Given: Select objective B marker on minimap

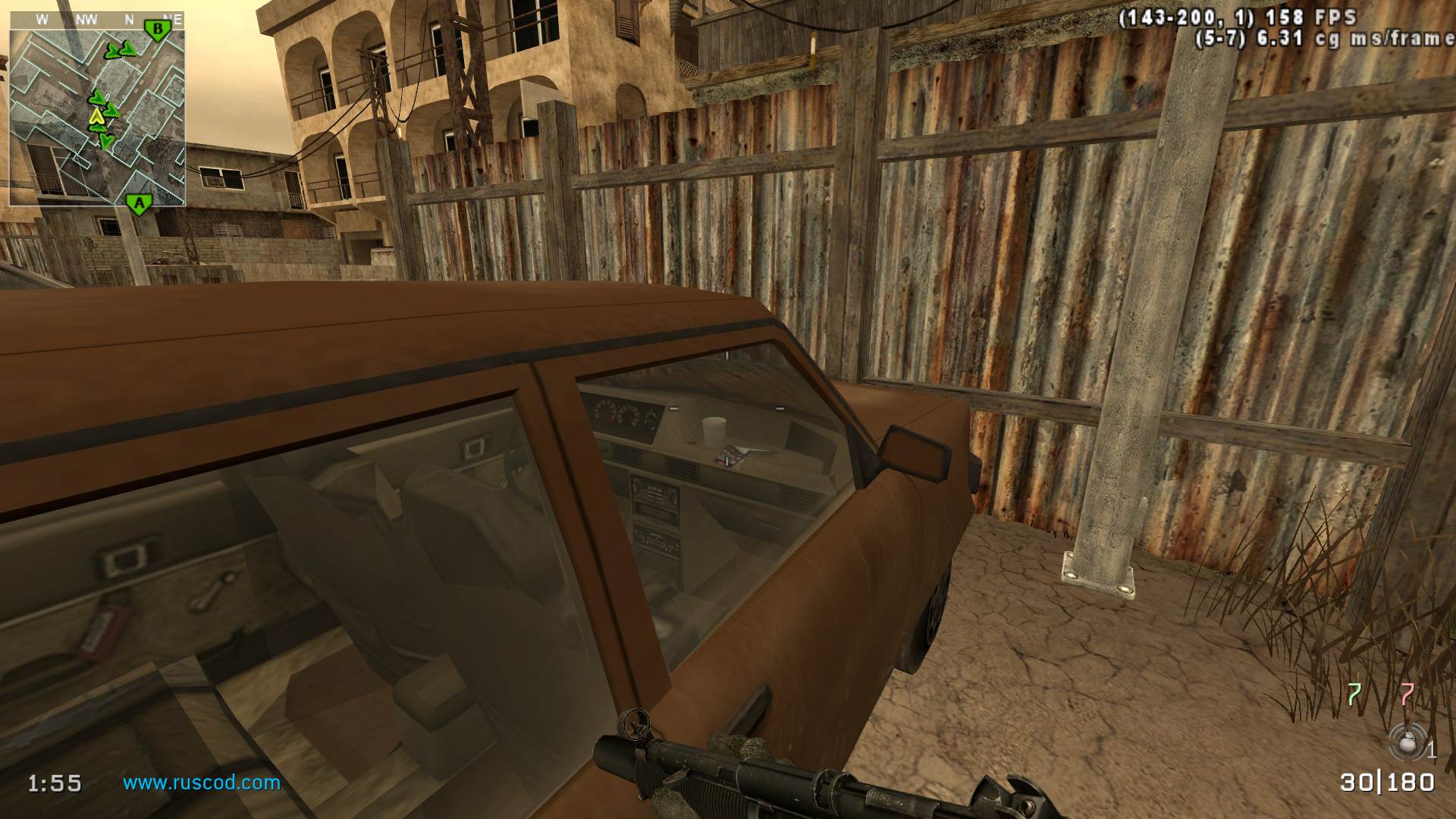Looking at the screenshot, I should pos(158,30).
